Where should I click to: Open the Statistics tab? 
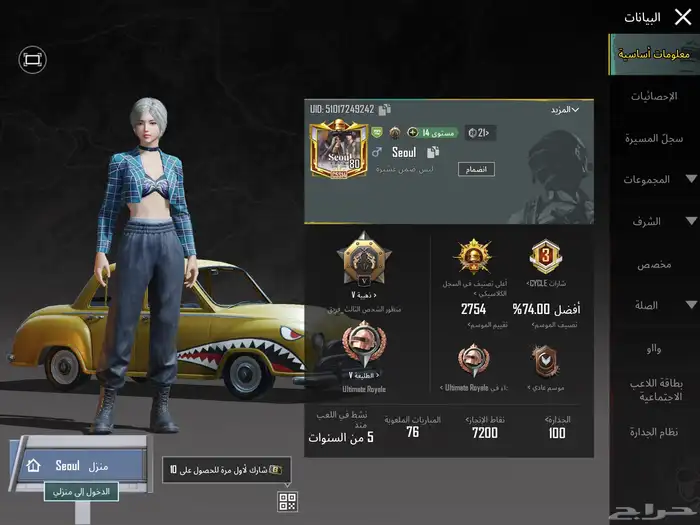click(x=654, y=96)
